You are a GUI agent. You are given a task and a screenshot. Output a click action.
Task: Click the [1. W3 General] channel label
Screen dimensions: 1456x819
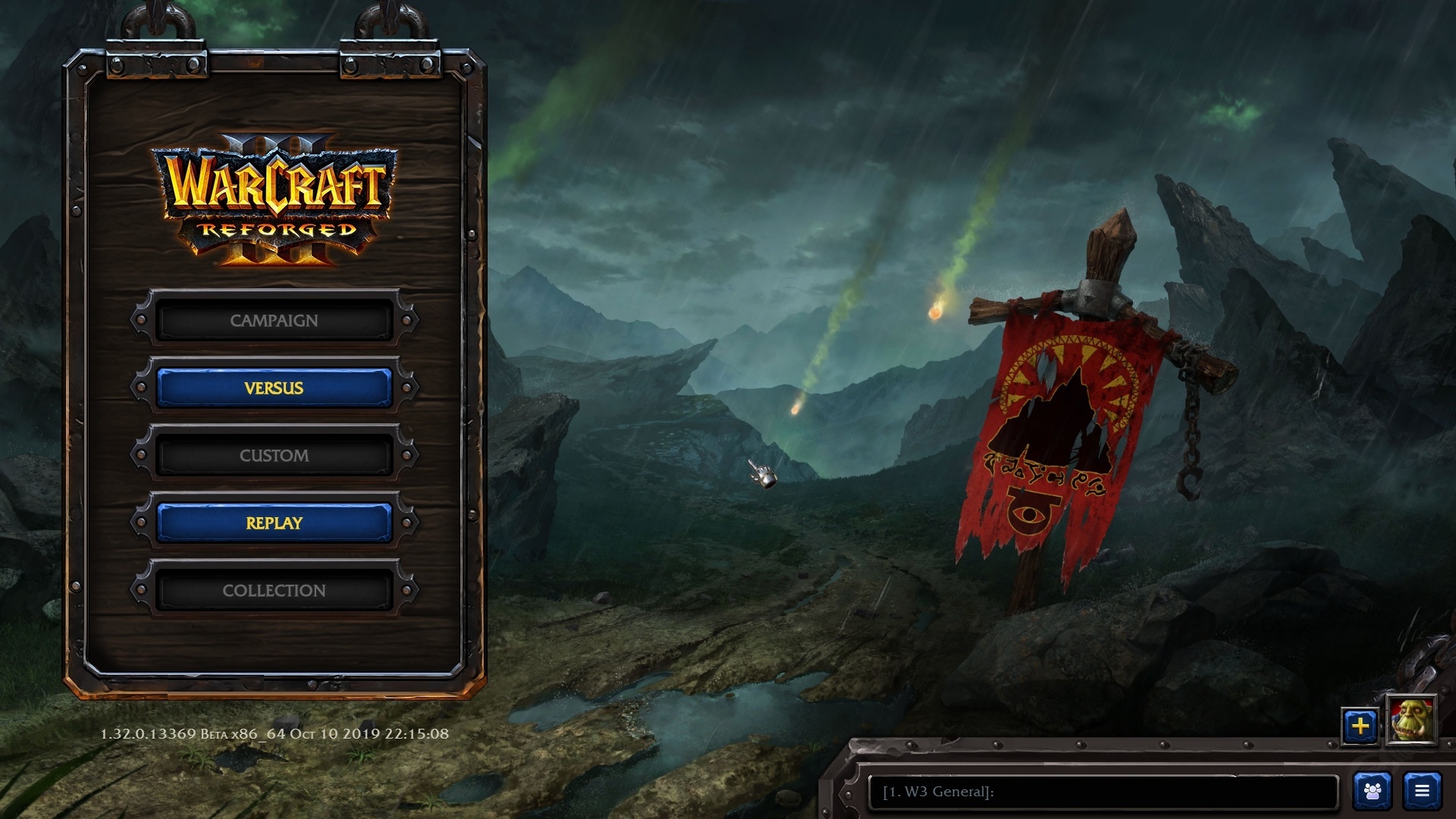coord(938,791)
